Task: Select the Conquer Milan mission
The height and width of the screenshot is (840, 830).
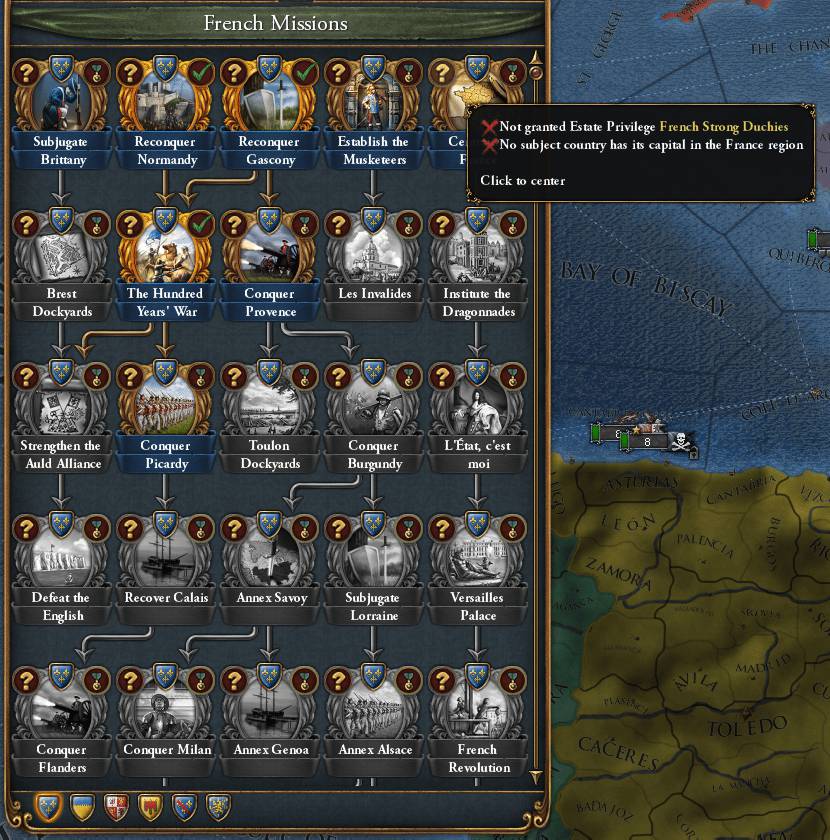Action: pyautogui.click(x=165, y=710)
